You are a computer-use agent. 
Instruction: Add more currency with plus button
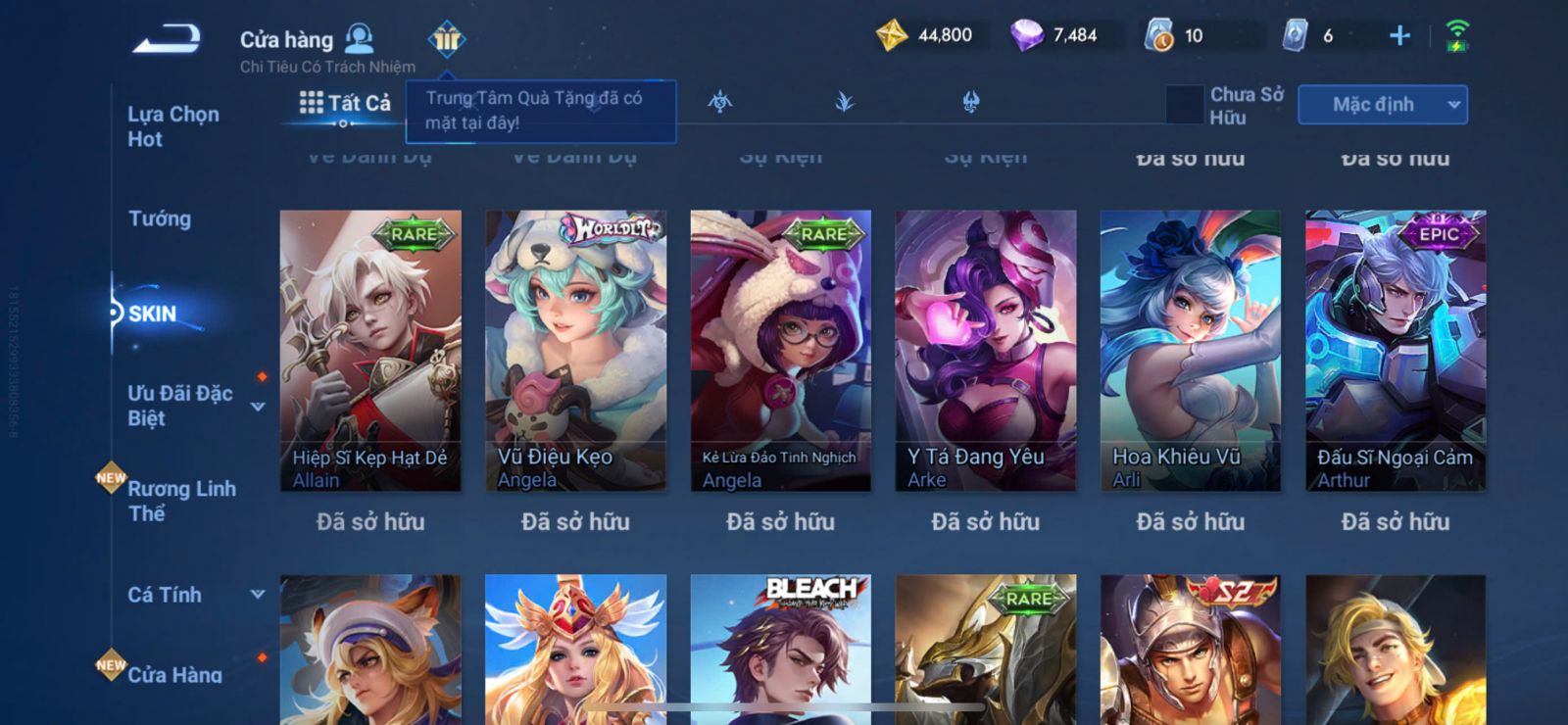click(1399, 36)
